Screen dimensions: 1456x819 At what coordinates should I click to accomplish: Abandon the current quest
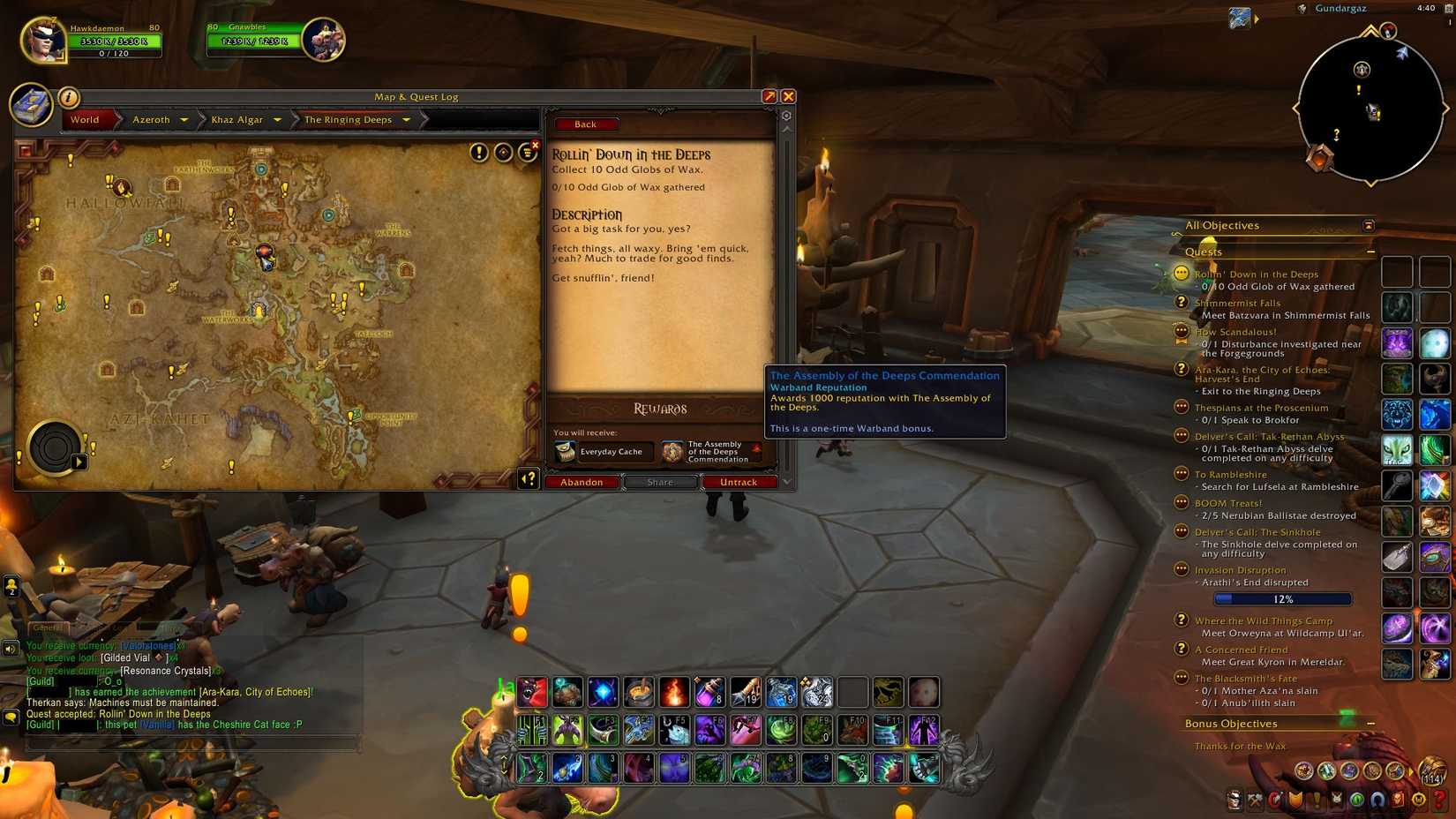click(582, 482)
